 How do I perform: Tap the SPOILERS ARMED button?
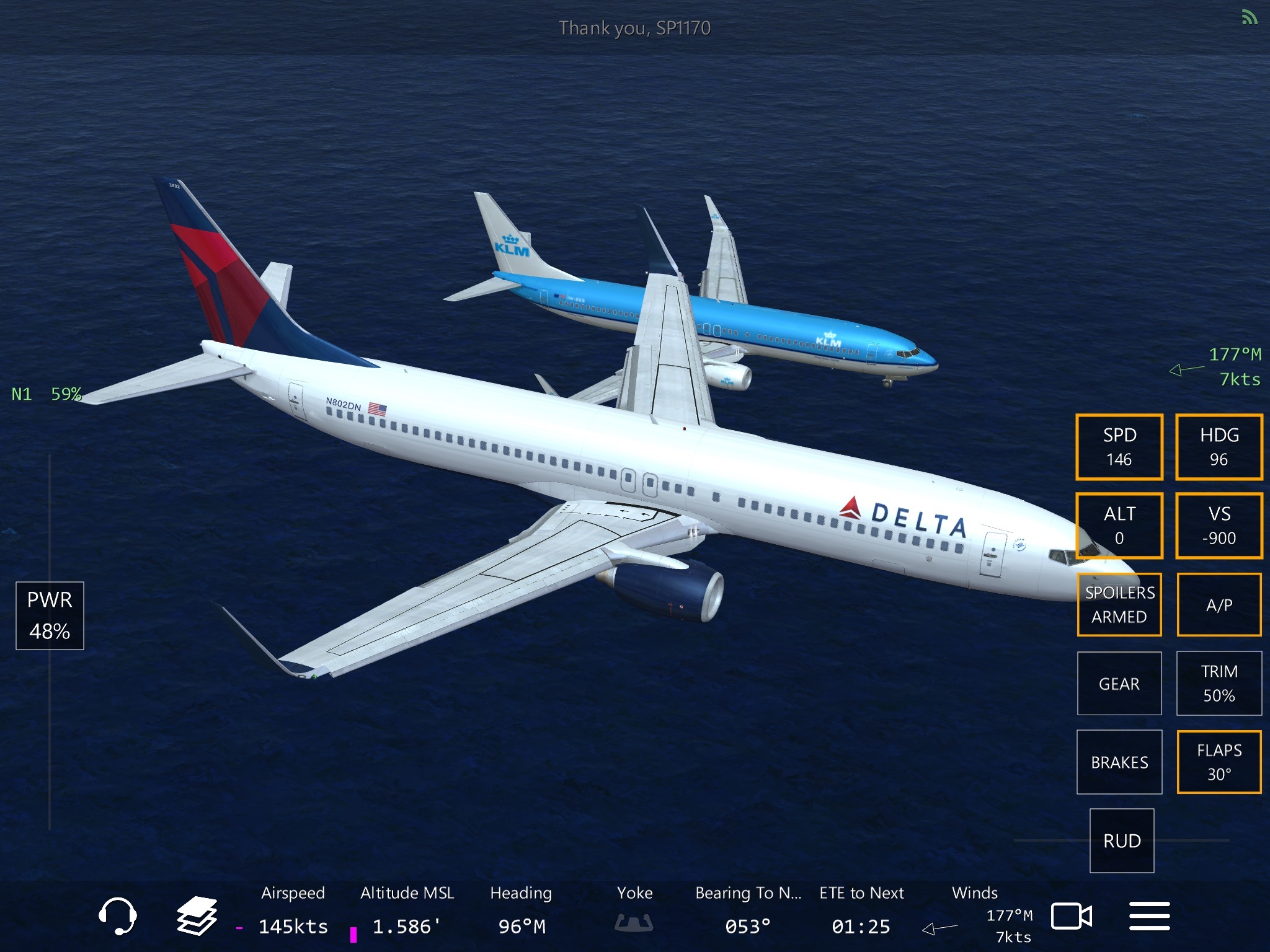coord(1119,604)
